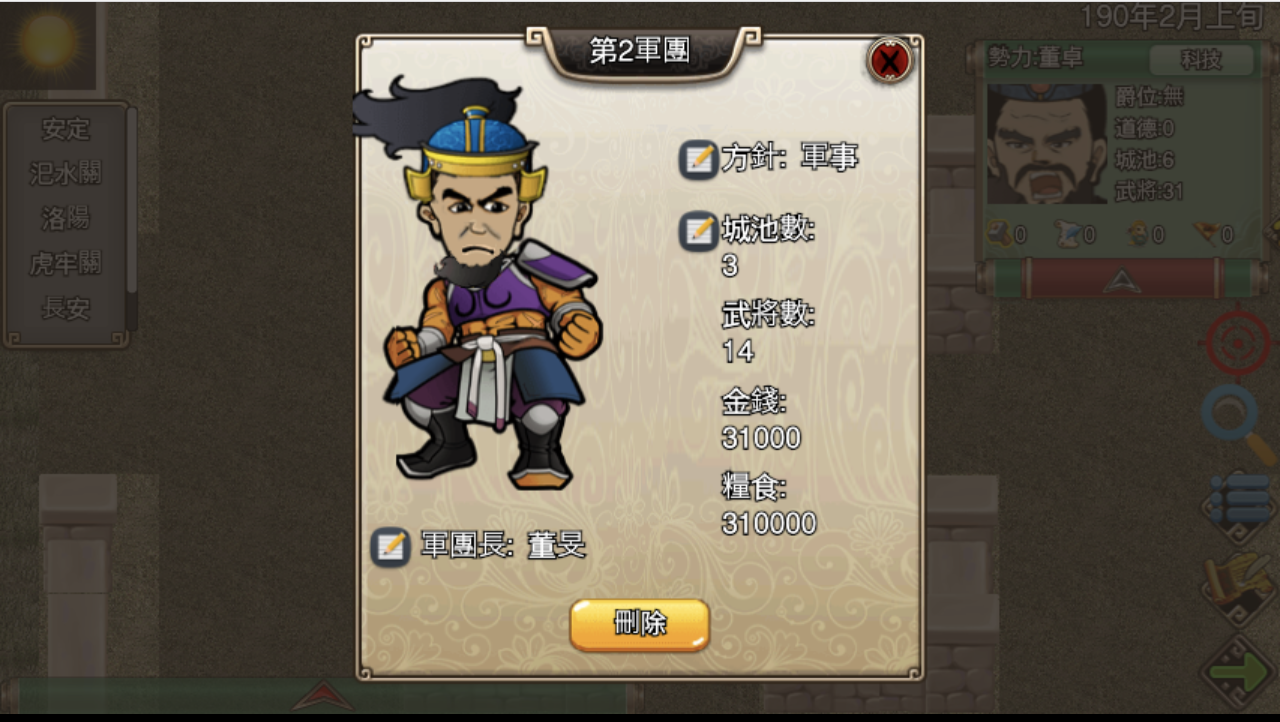Change the 軍團長 commander
1280x722 pixels.
pyautogui.click(x=391, y=547)
